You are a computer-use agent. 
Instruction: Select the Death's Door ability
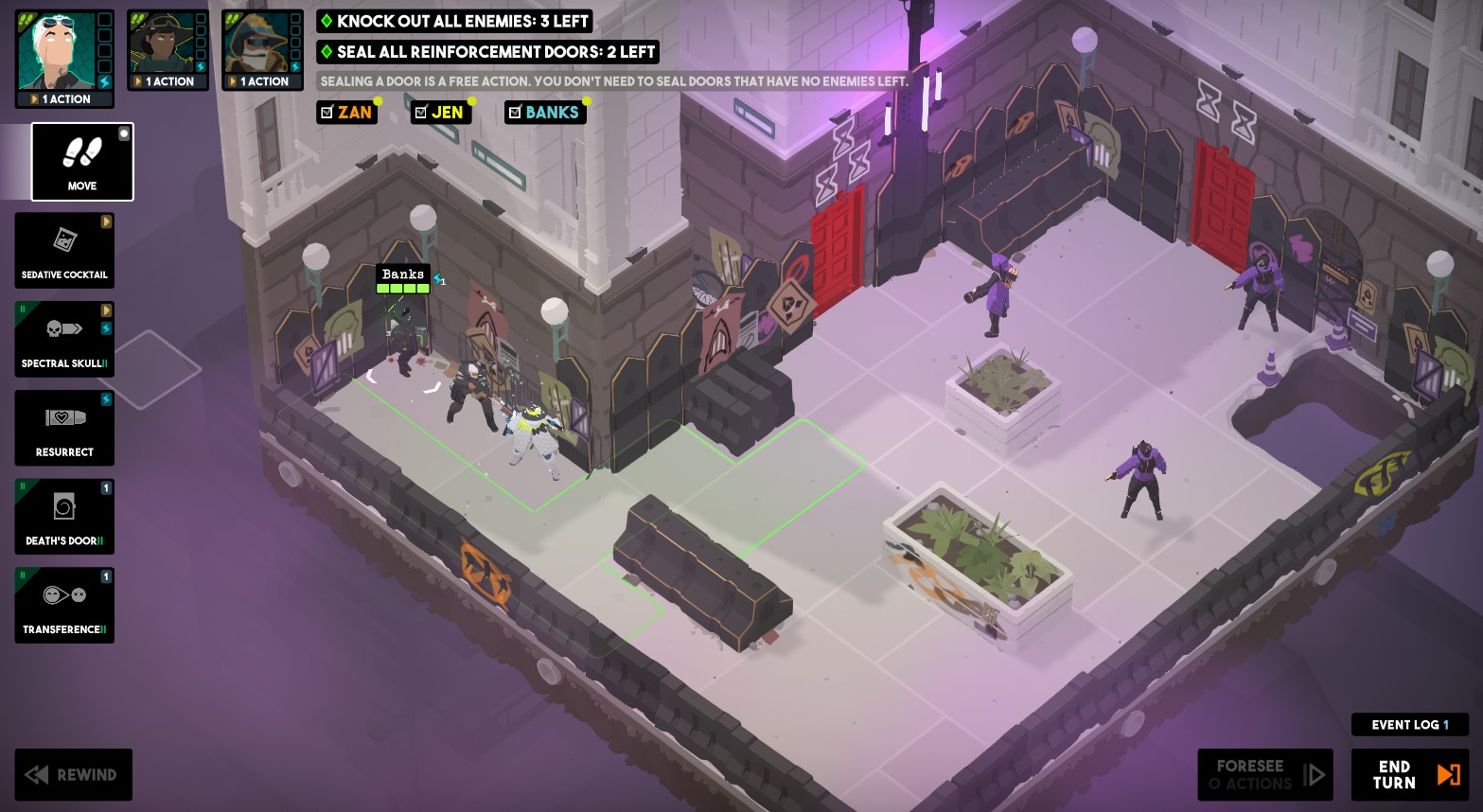[x=63, y=516]
